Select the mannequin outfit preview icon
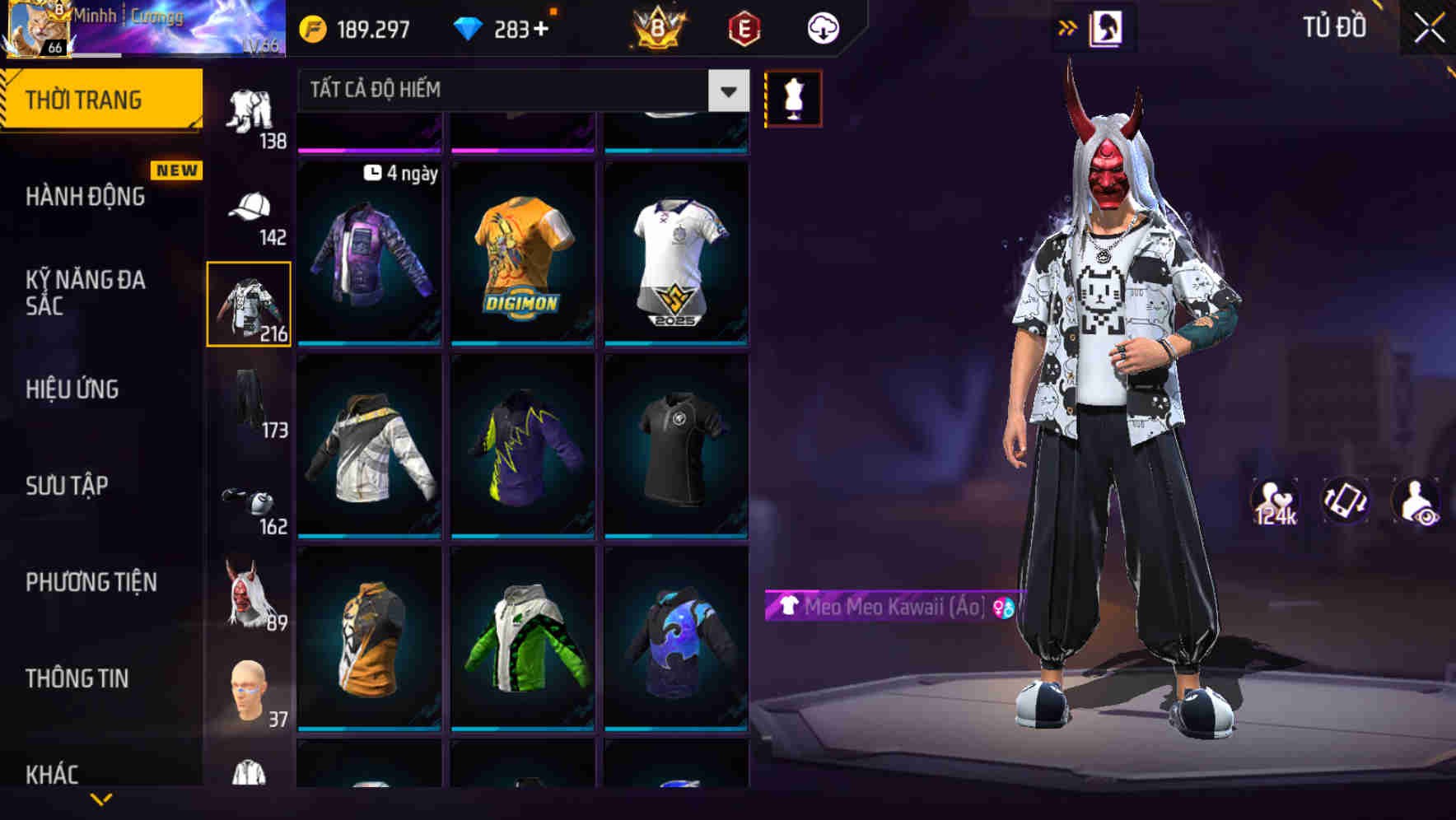1456x820 pixels. (793, 98)
